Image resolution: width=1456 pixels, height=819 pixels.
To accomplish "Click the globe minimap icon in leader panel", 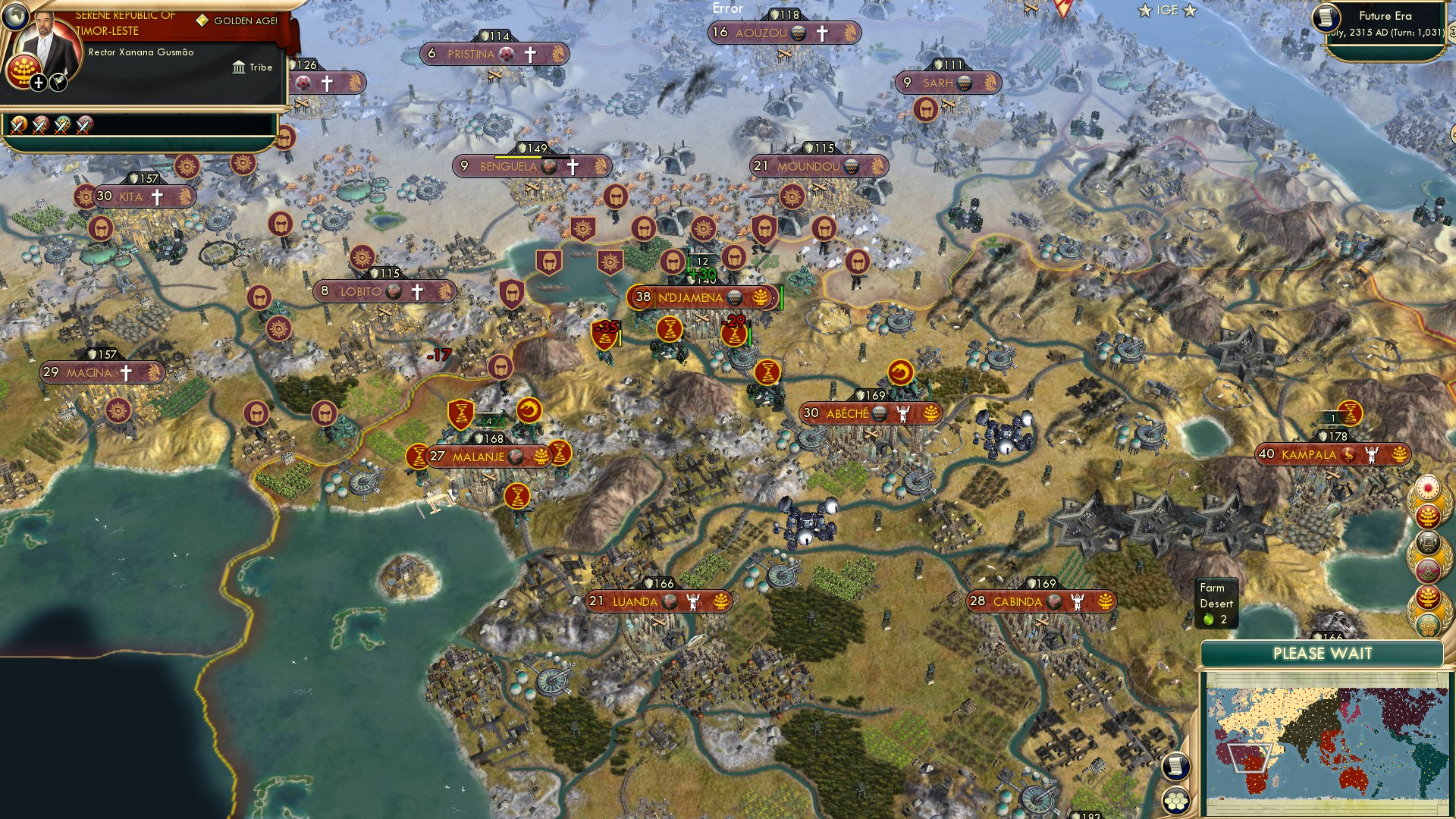I will [15, 17].
